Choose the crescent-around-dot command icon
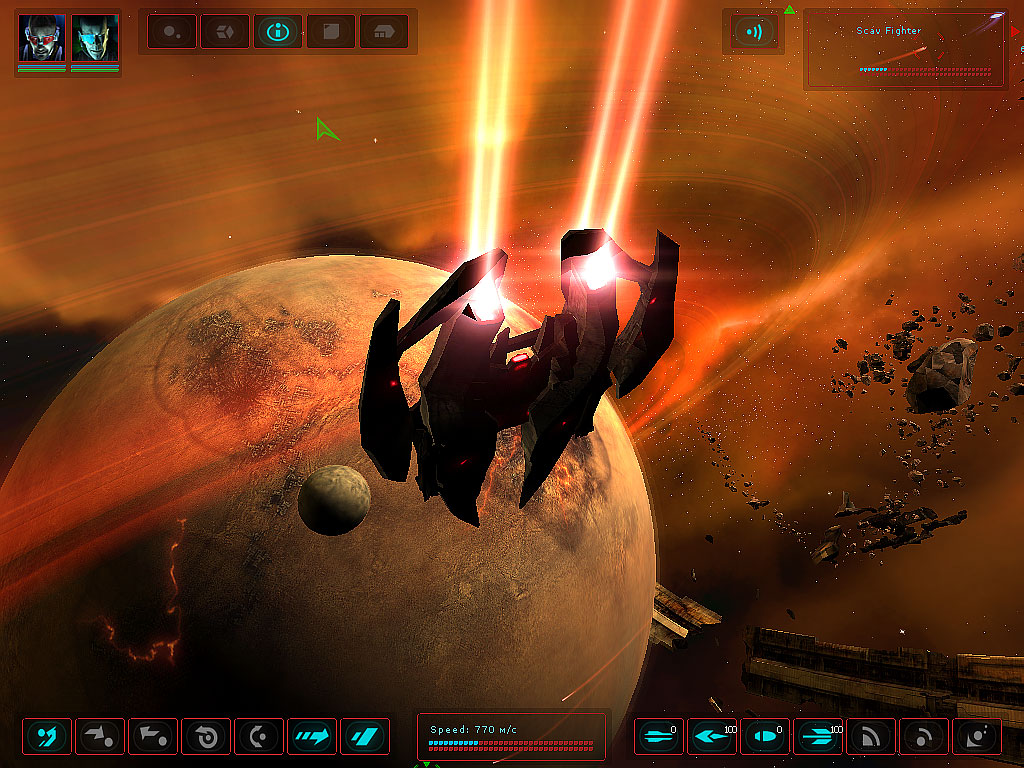The image size is (1024, 768). (259, 737)
